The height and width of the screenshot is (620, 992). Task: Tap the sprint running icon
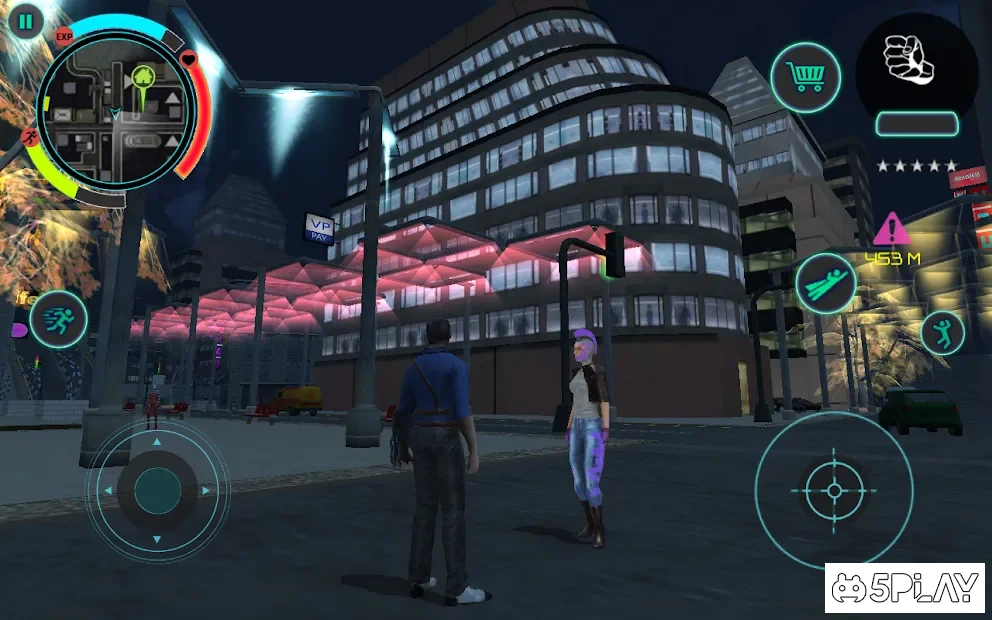[x=58, y=319]
